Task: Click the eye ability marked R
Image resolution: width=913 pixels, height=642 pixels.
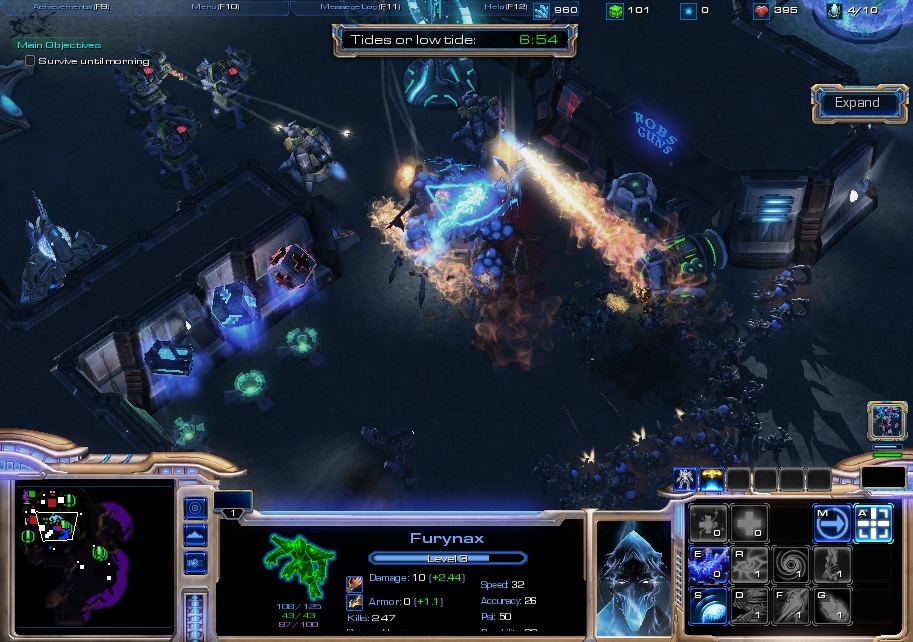Action: coord(748,565)
